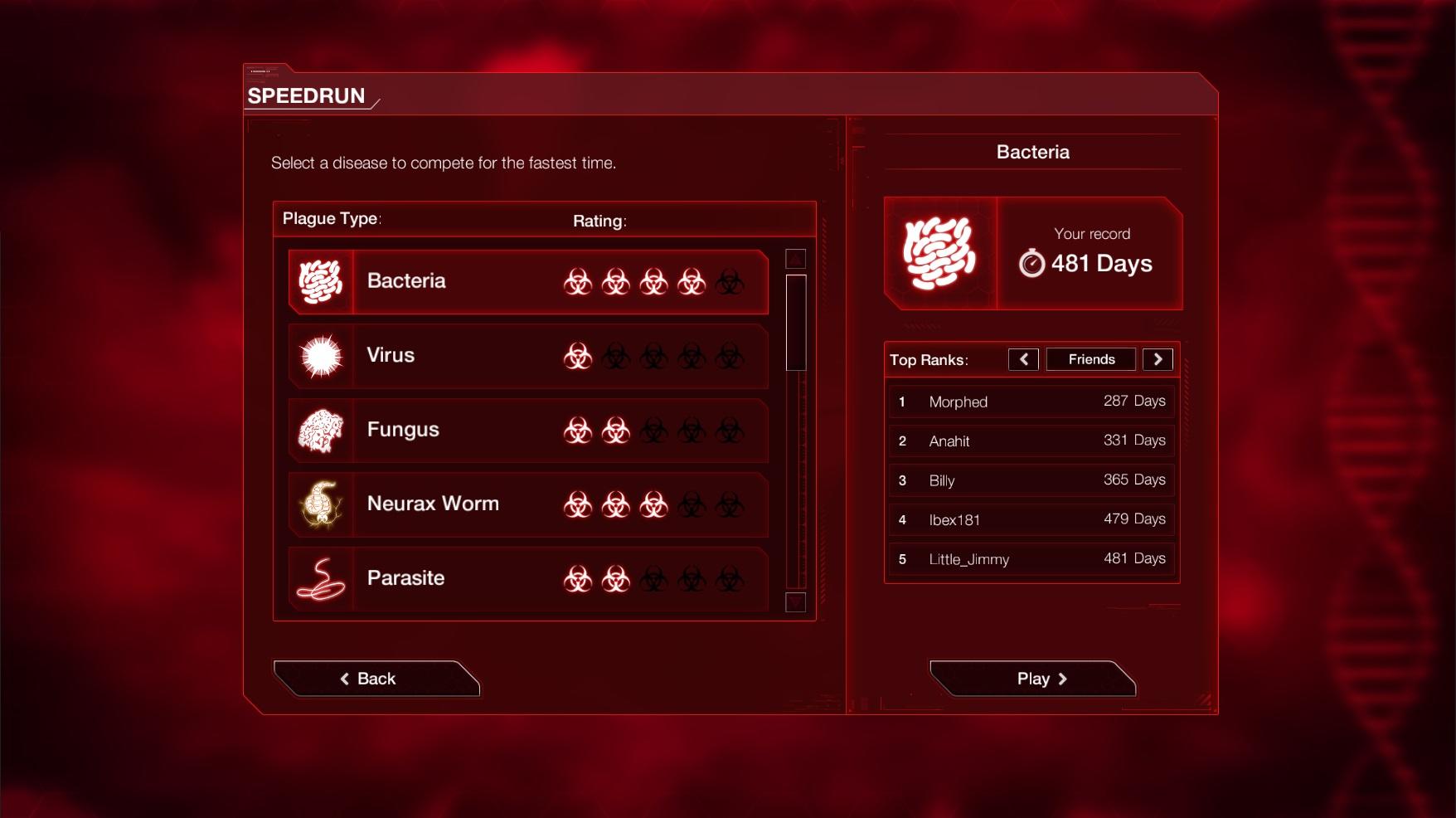Image resolution: width=1456 pixels, height=818 pixels.
Task: Open the Friends leaderboard filter
Action: pos(1090,358)
